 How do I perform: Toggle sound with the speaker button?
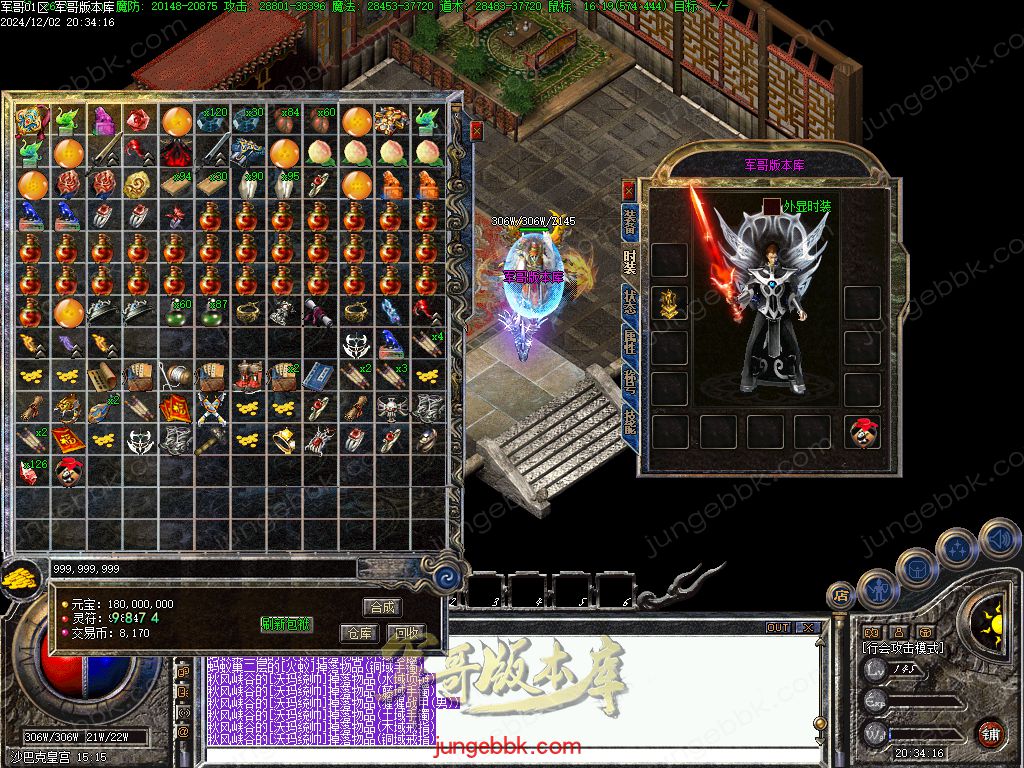click(x=998, y=539)
